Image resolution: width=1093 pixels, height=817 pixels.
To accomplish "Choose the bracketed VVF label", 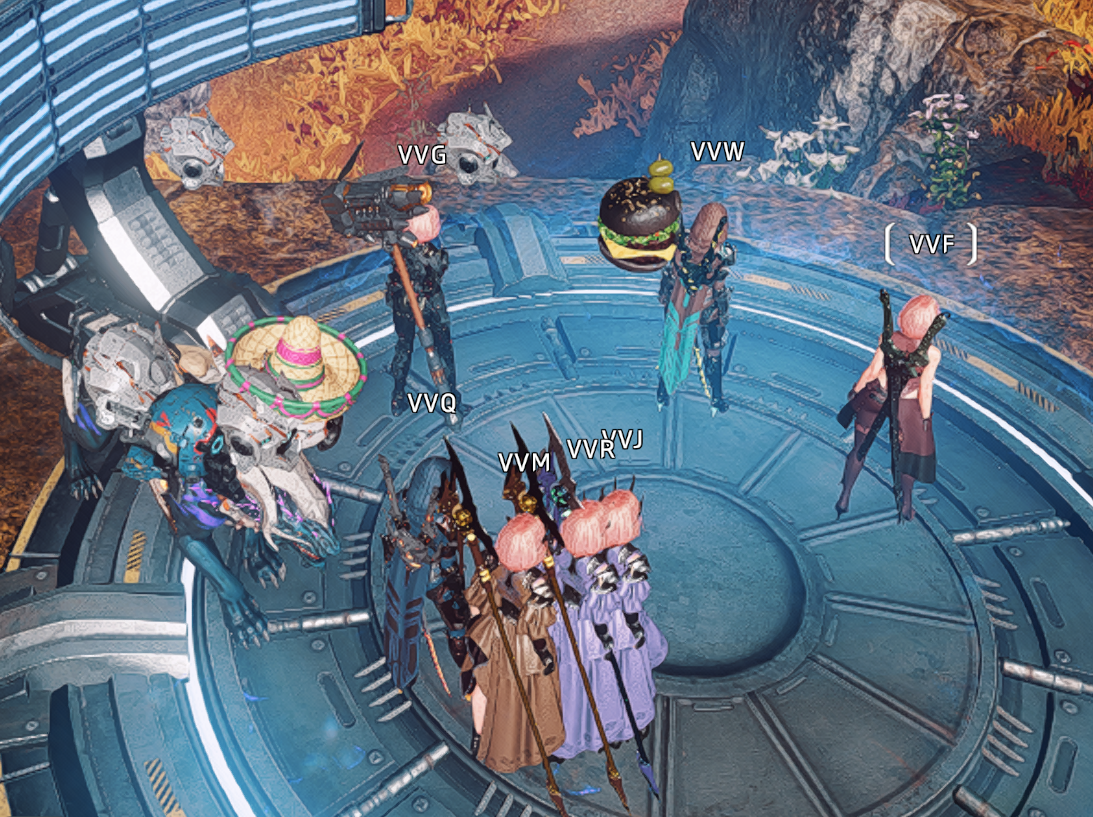I will coord(930,244).
